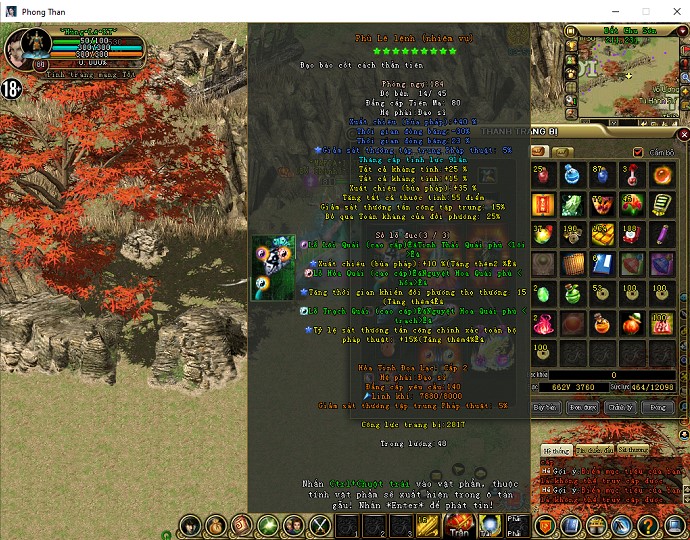Select the orange orb item slot
This screenshot has height=540, width=690.
tap(662, 176)
